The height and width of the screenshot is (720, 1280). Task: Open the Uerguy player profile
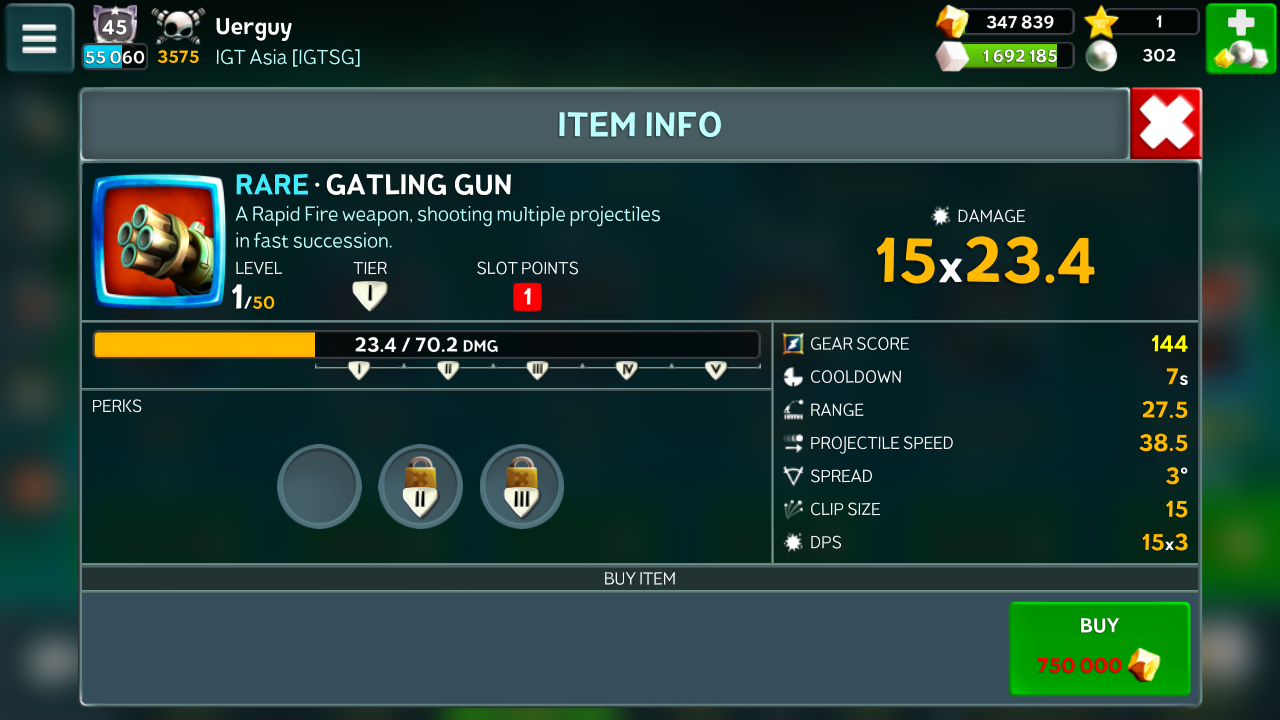pyautogui.click(x=254, y=27)
